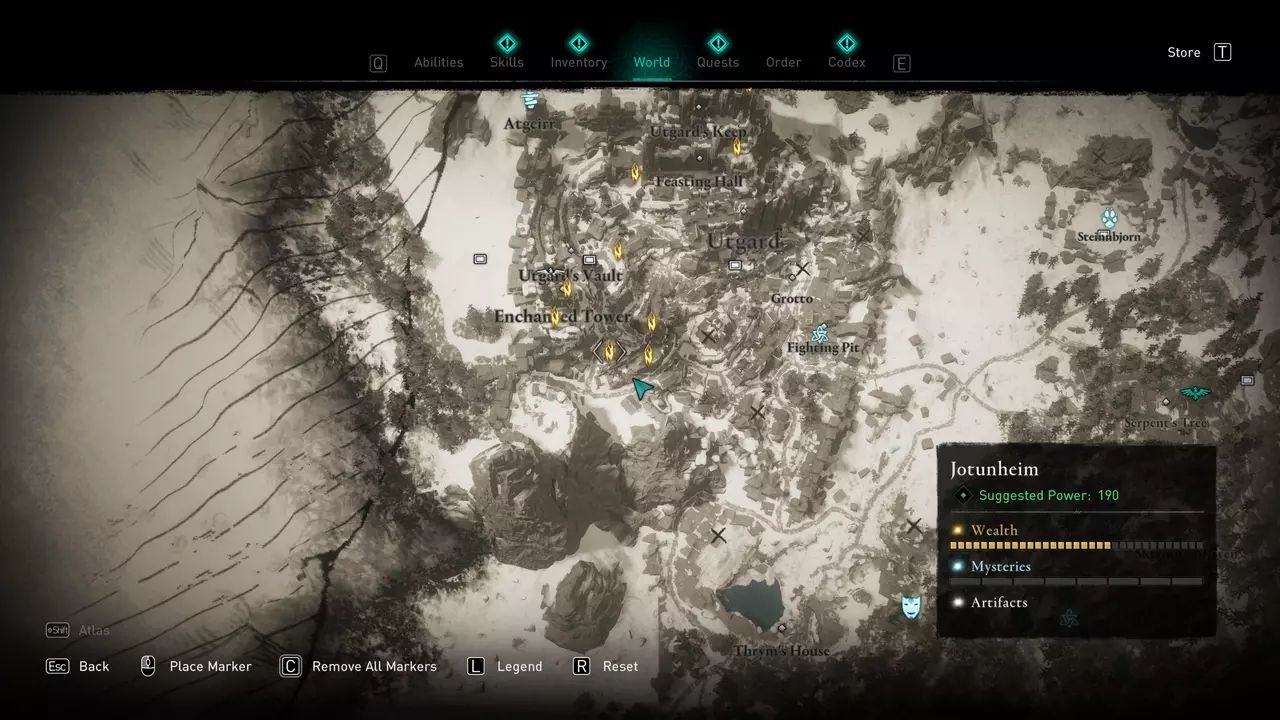The image size is (1280, 720).
Task: Click the mask icon near Thrym's House
Action: tap(910, 605)
